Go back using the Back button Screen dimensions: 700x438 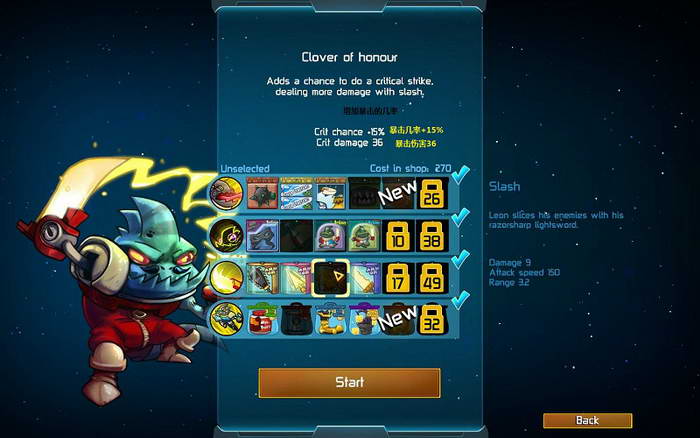pyautogui.click(x=587, y=420)
